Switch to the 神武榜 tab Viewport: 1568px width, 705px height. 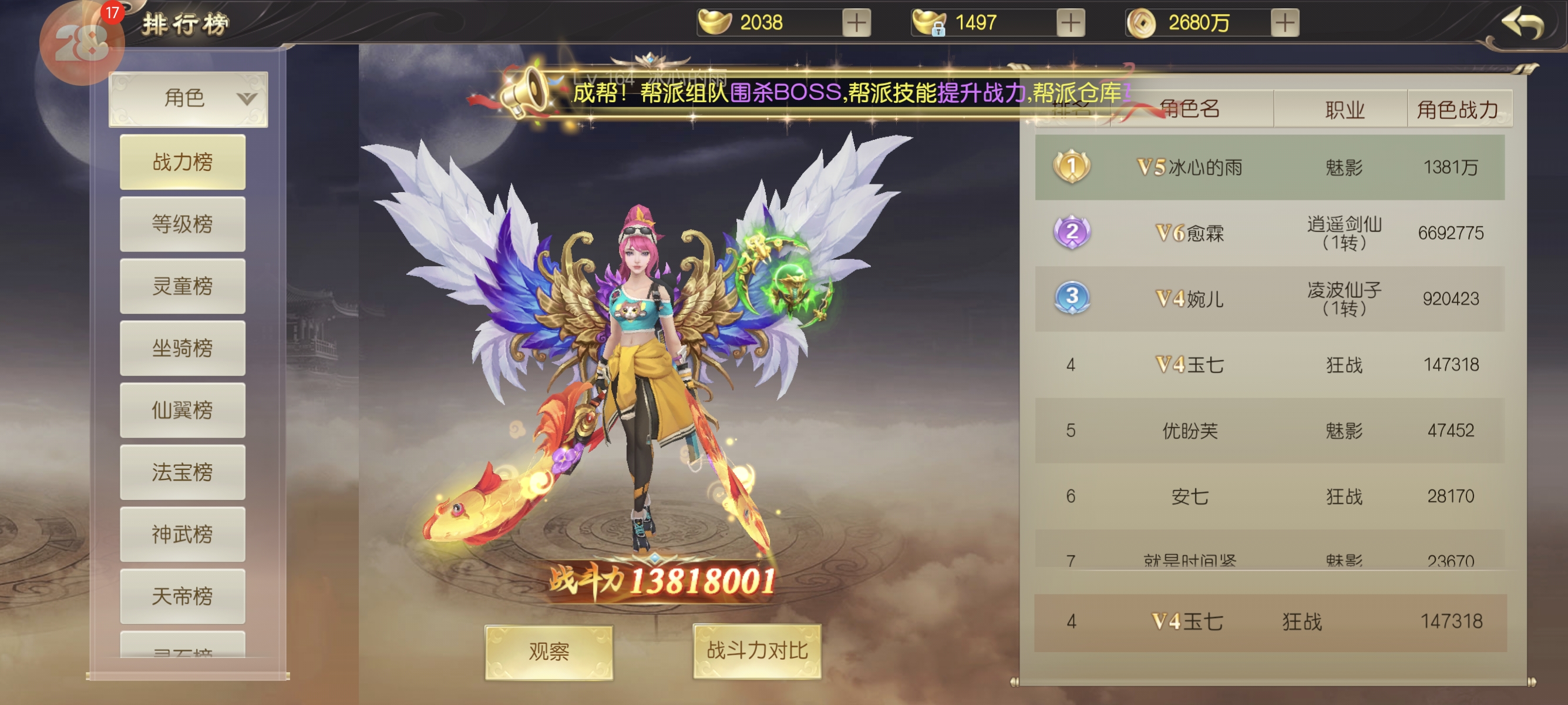point(183,535)
